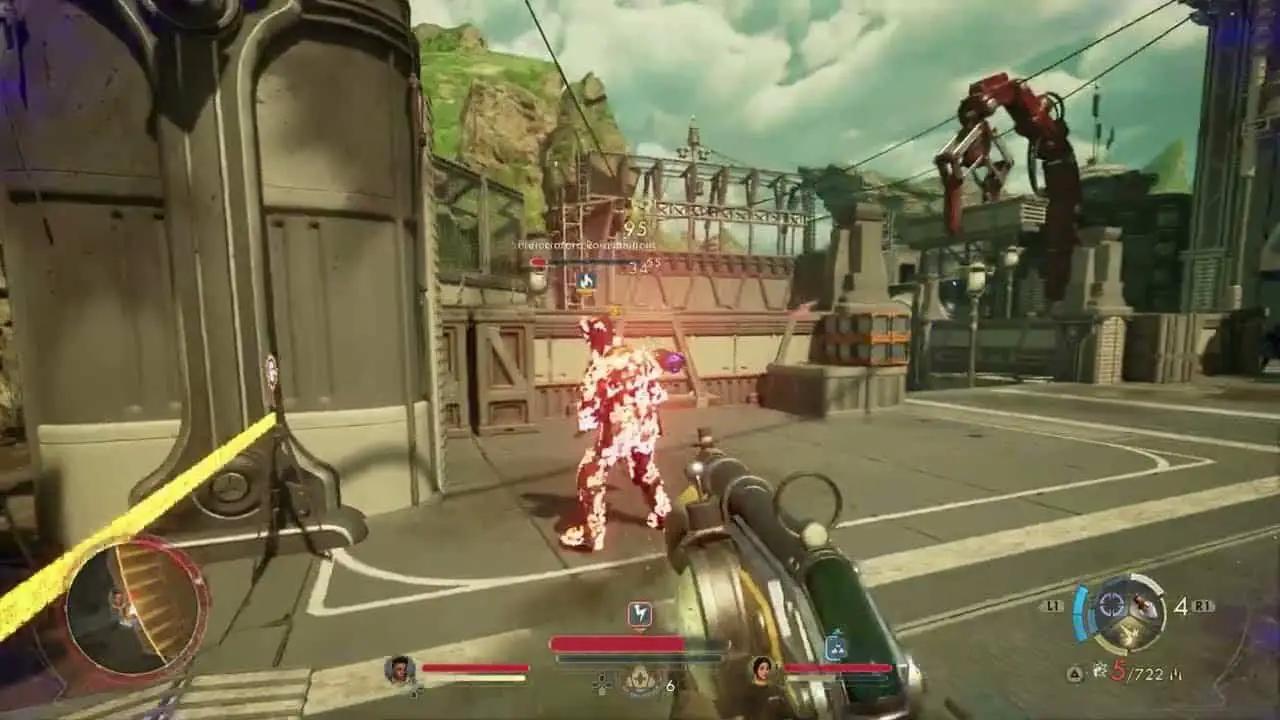Click the emblem badge below the health bar
1280x720 pixels.
pos(639,682)
